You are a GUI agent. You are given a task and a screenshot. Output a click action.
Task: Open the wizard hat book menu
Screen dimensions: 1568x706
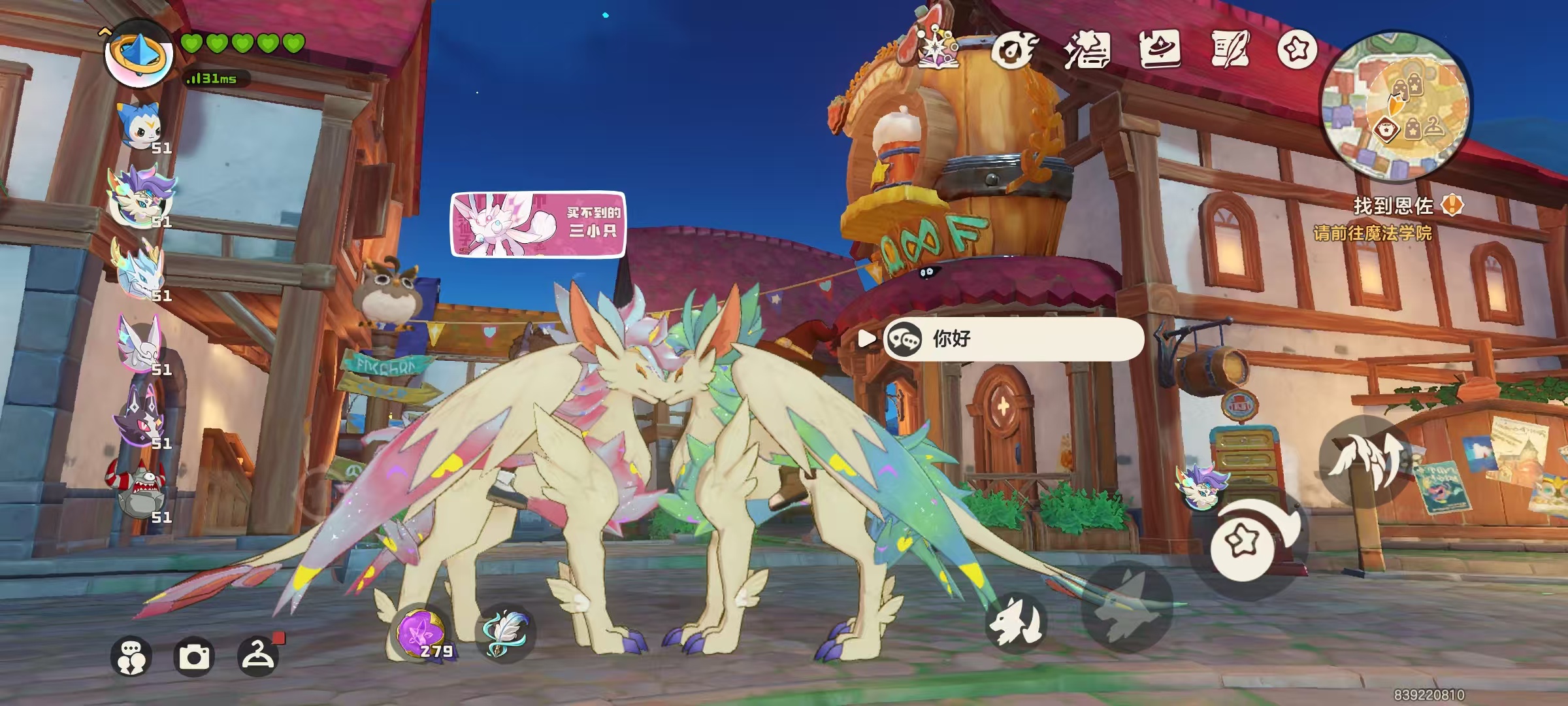(1160, 50)
